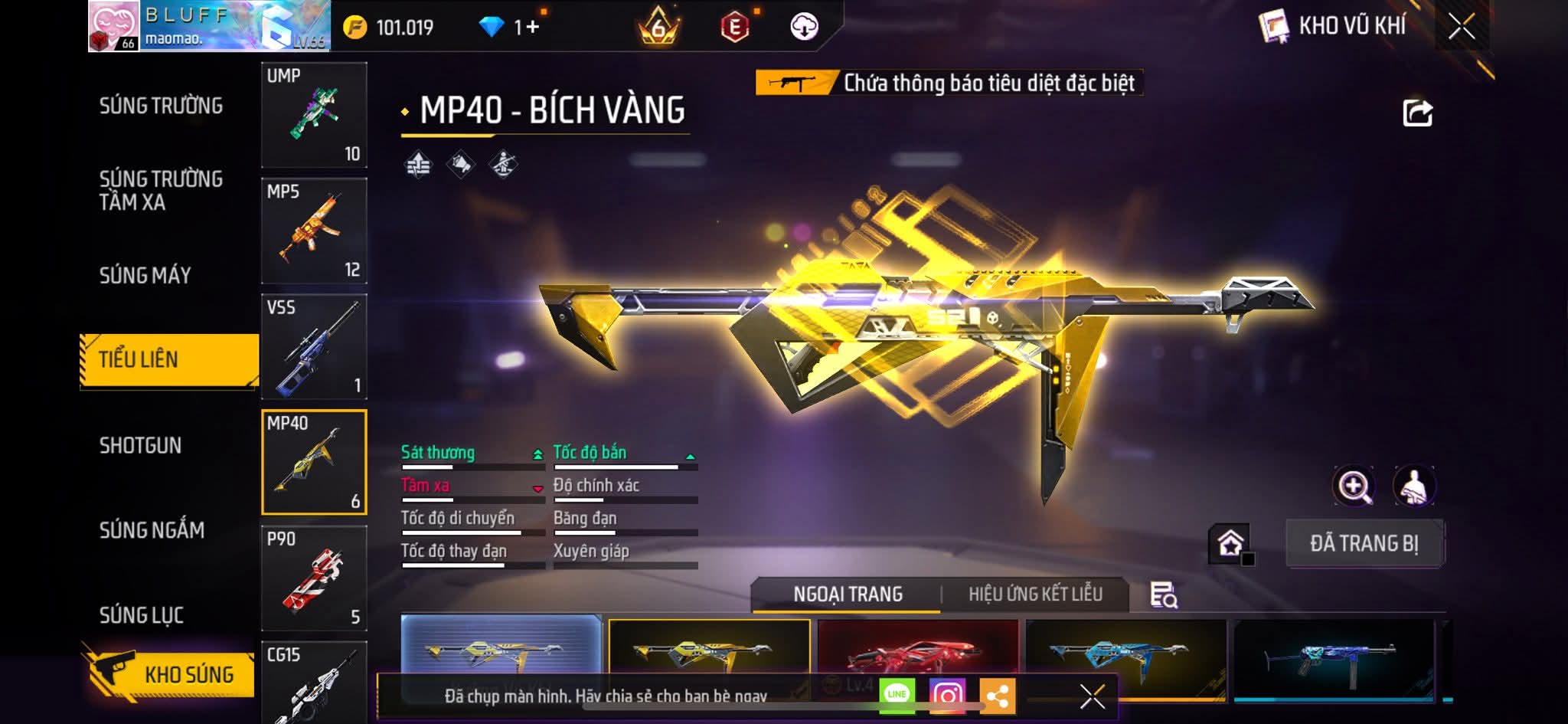Close the weapon vault screen
Viewport: 1568px width, 724px height.
pyautogui.click(x=1461, y=27)
